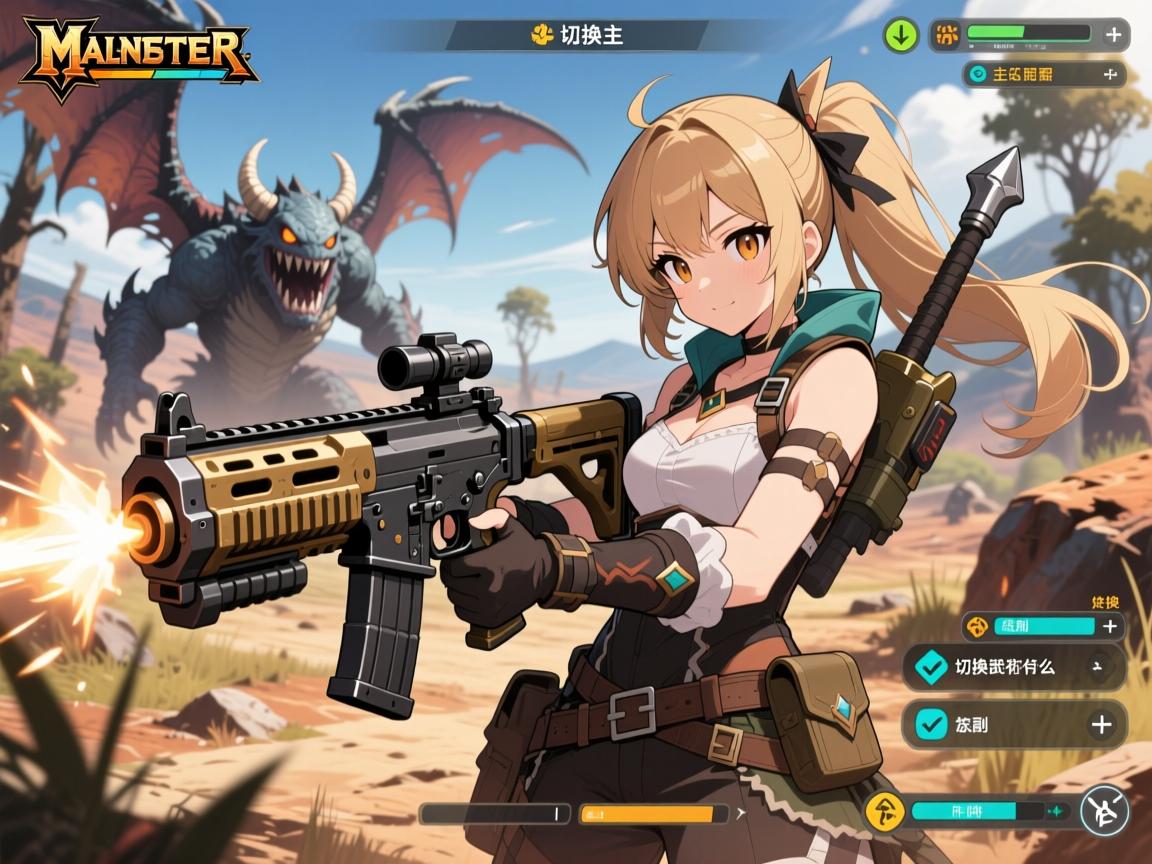
Task: Click the plus on the orange-text pill
Action: [1108, 74]
